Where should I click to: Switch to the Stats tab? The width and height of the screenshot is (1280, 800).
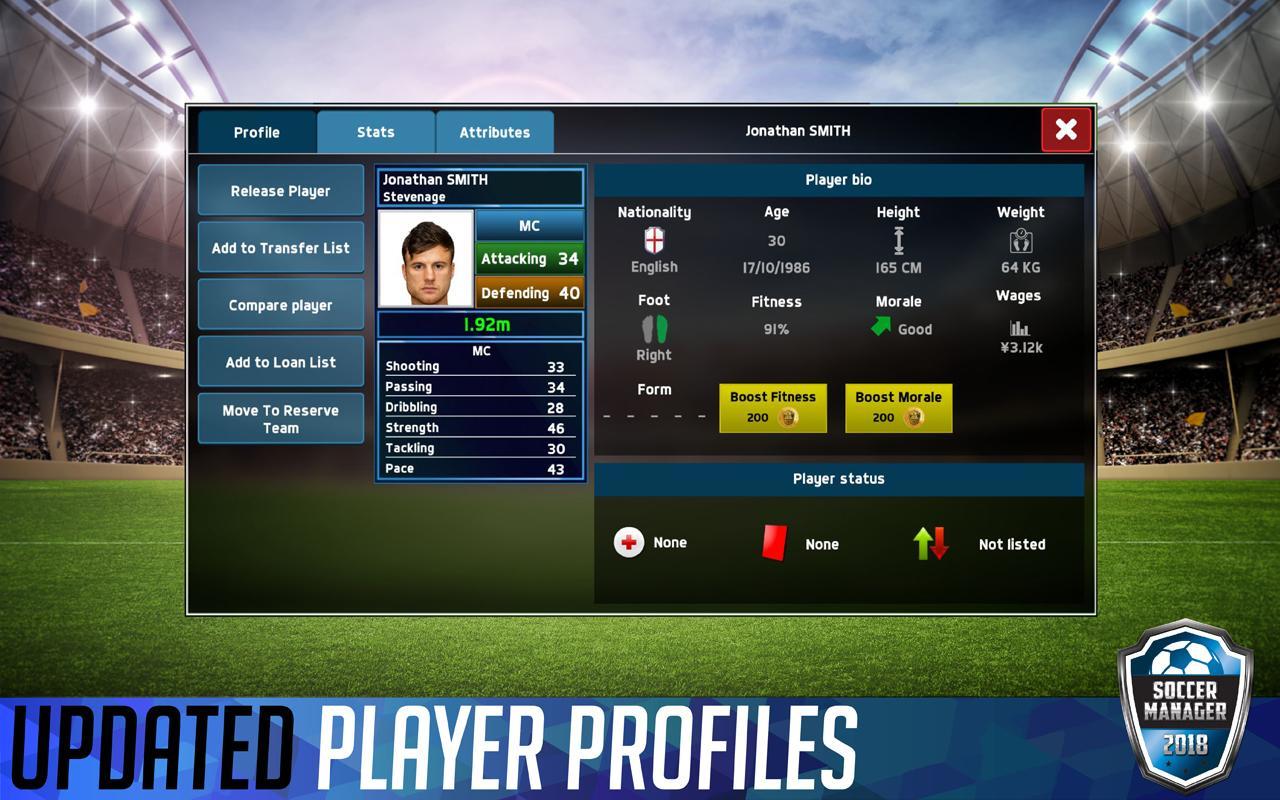point(375,131)
